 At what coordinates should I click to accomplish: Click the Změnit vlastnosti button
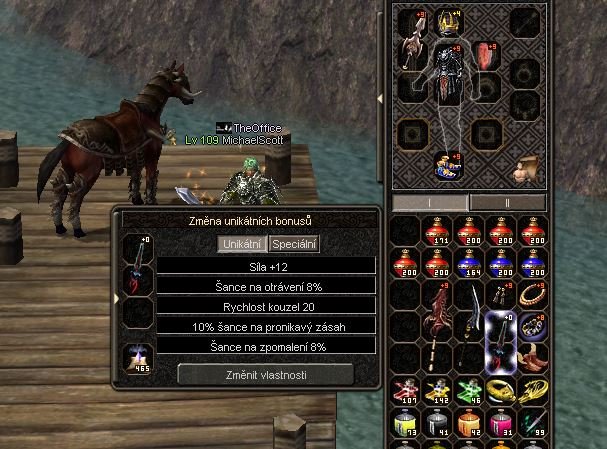click(265, 373)
